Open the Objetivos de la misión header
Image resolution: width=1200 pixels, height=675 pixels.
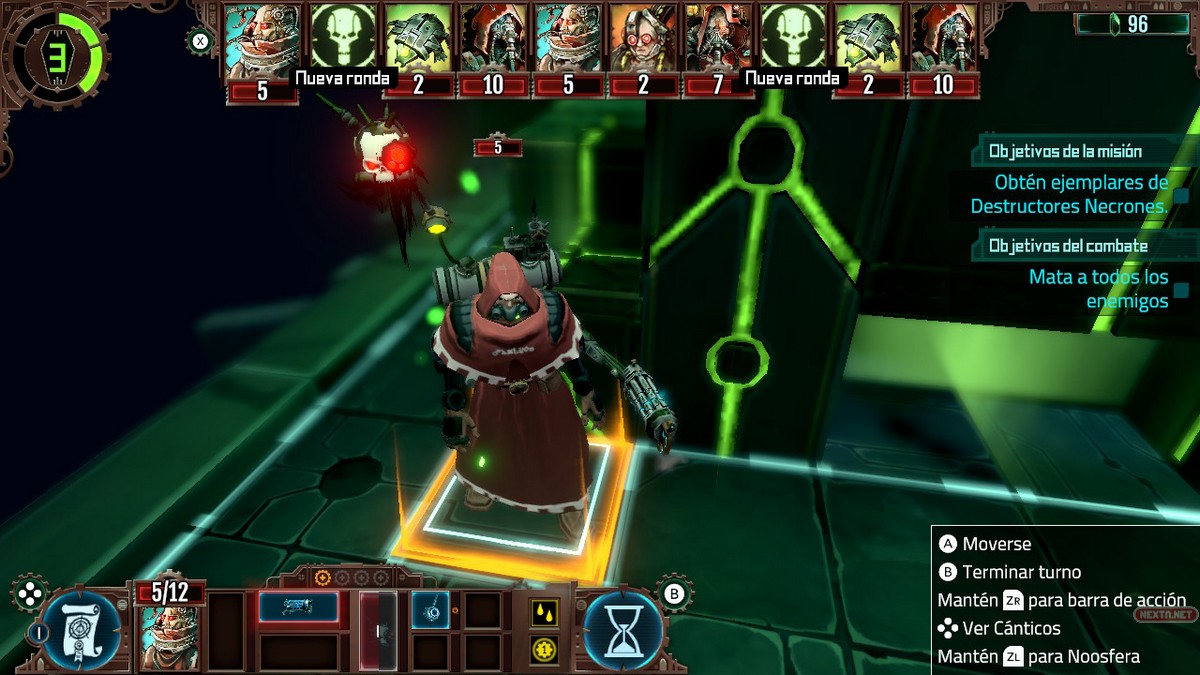pos(1065,152)
